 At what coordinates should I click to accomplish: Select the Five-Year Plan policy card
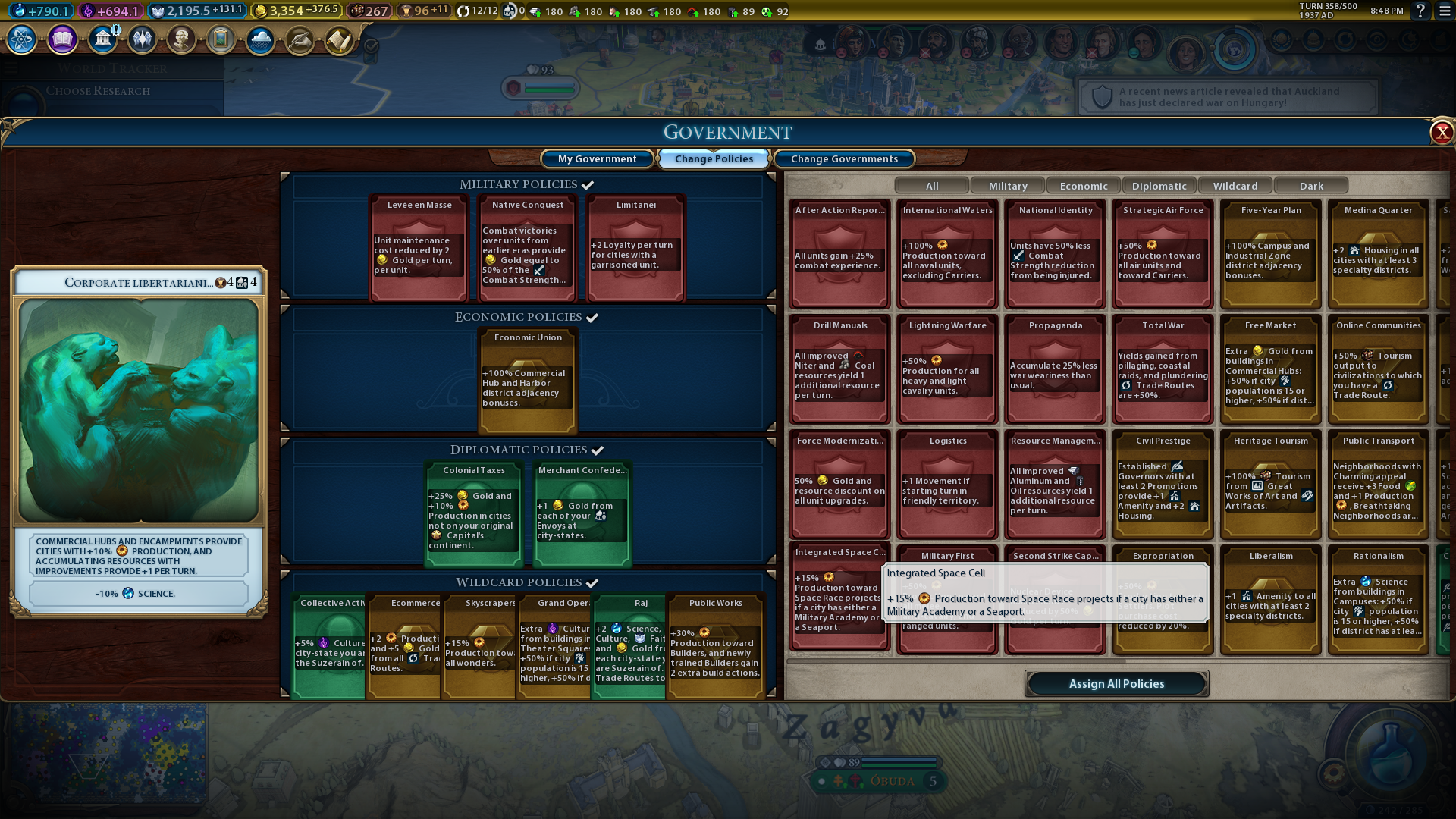coord(1271,253)
